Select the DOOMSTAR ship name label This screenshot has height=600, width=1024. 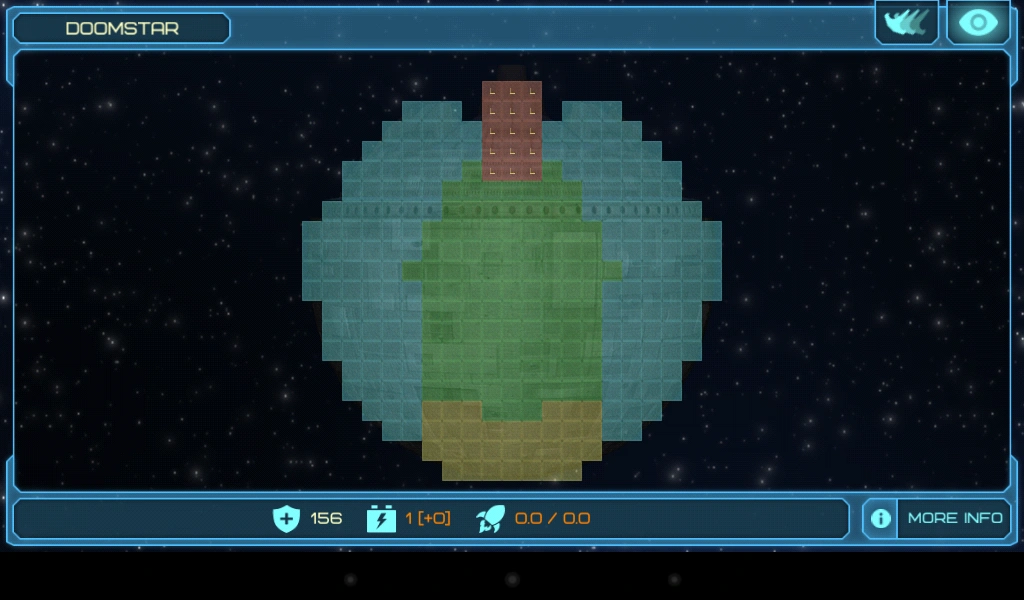click(x=122, y=28)
